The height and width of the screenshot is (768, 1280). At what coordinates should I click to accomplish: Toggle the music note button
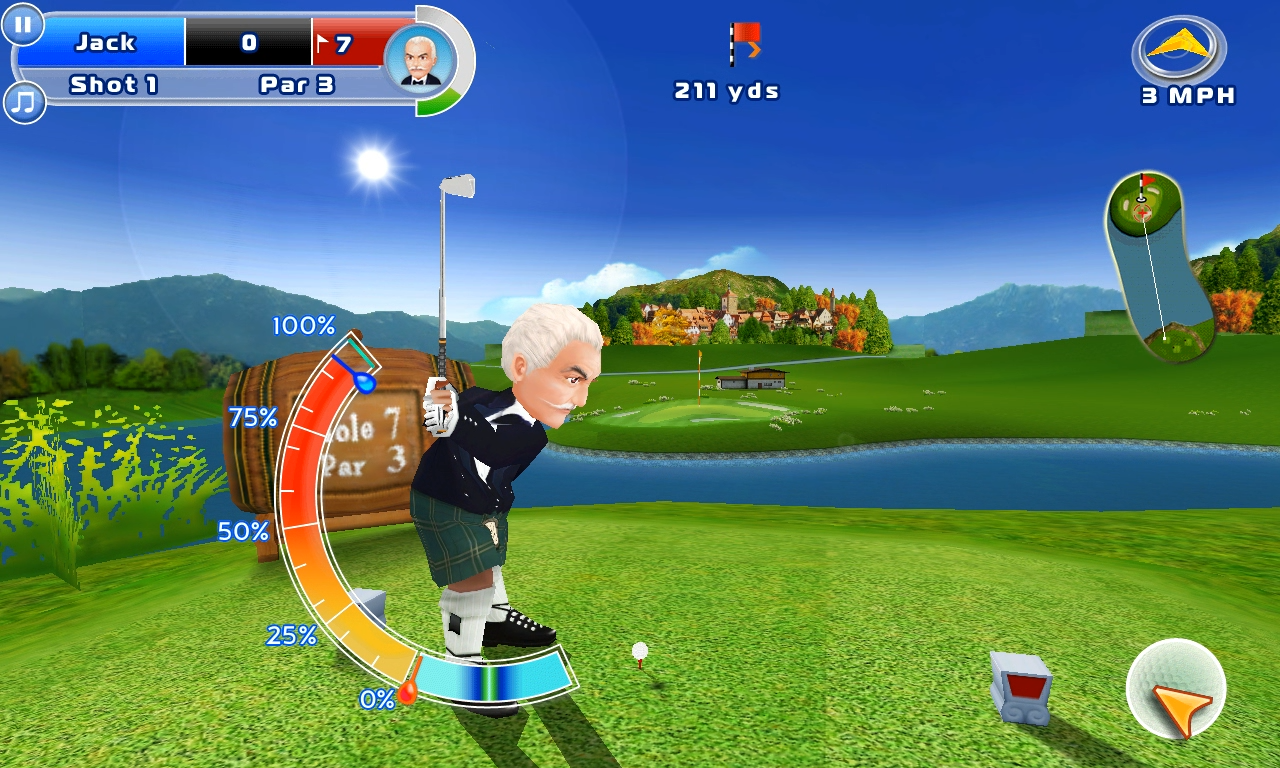pyautogui.click(x=24, y=101)
